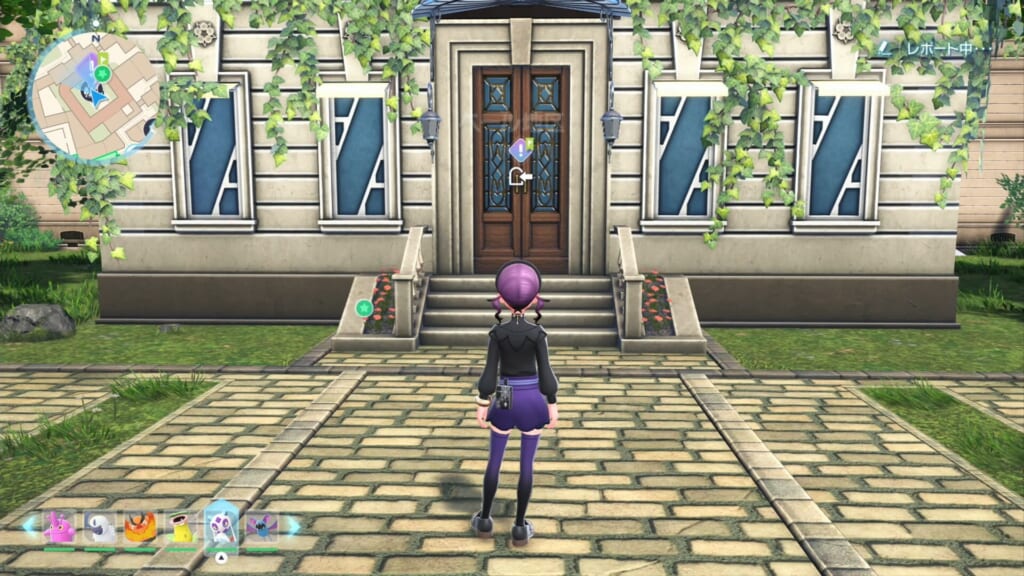Screen dimensions: 1024x576
Task: Click the left arrow beside the party bar
Action: [x=28, y=524]
